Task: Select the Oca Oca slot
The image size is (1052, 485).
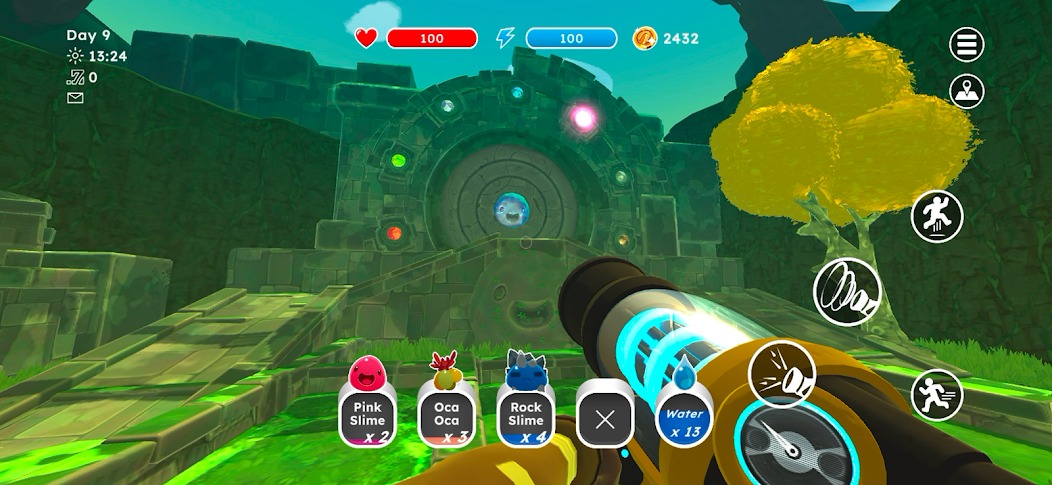Action: (446, 415)
